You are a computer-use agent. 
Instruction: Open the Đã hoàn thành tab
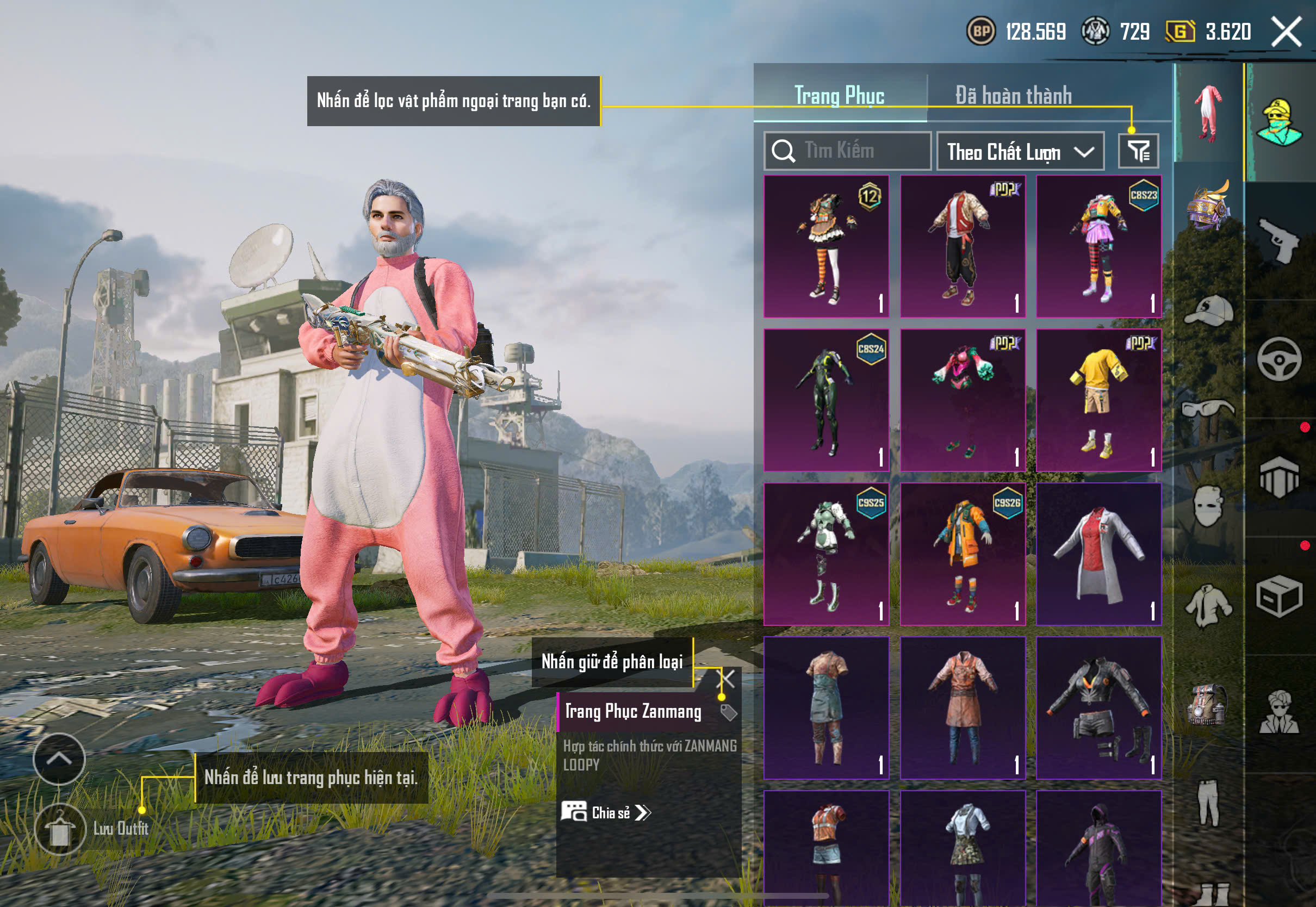coord(1013,95)
